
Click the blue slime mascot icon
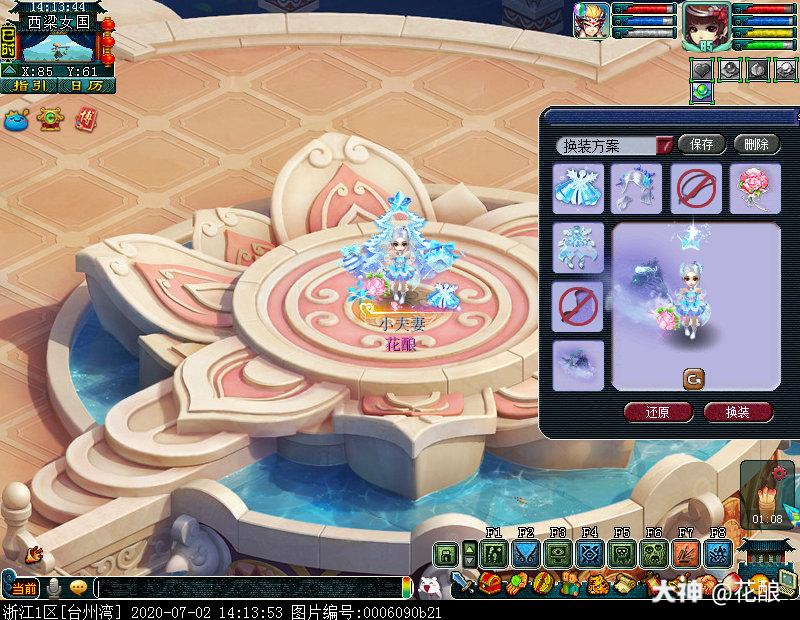[17, 118]
